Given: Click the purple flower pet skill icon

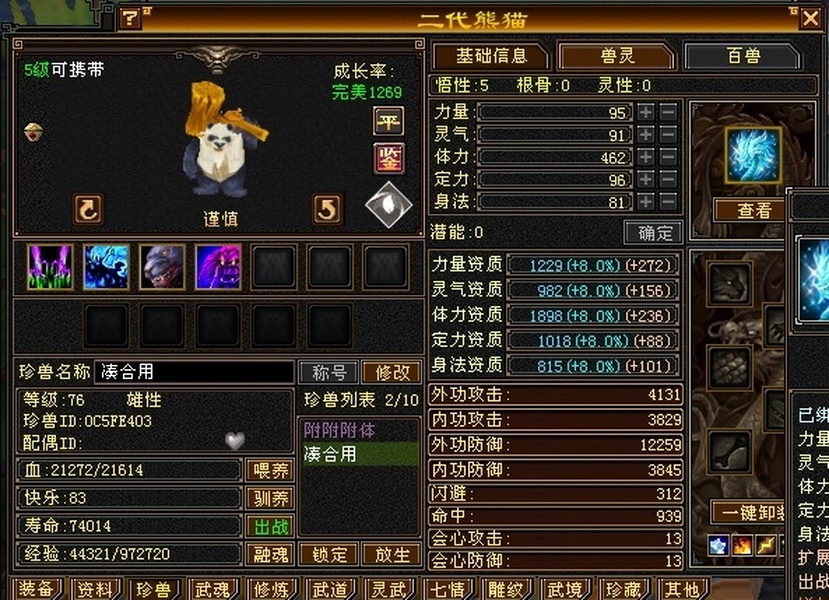Looking at the screenshot, I should (49, 267).
